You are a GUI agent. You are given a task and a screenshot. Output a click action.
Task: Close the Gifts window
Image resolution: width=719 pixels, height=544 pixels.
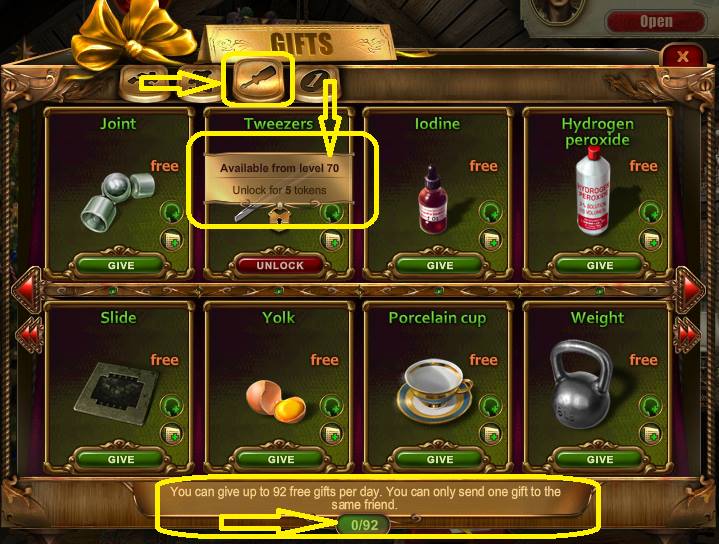tap(683, 57)
